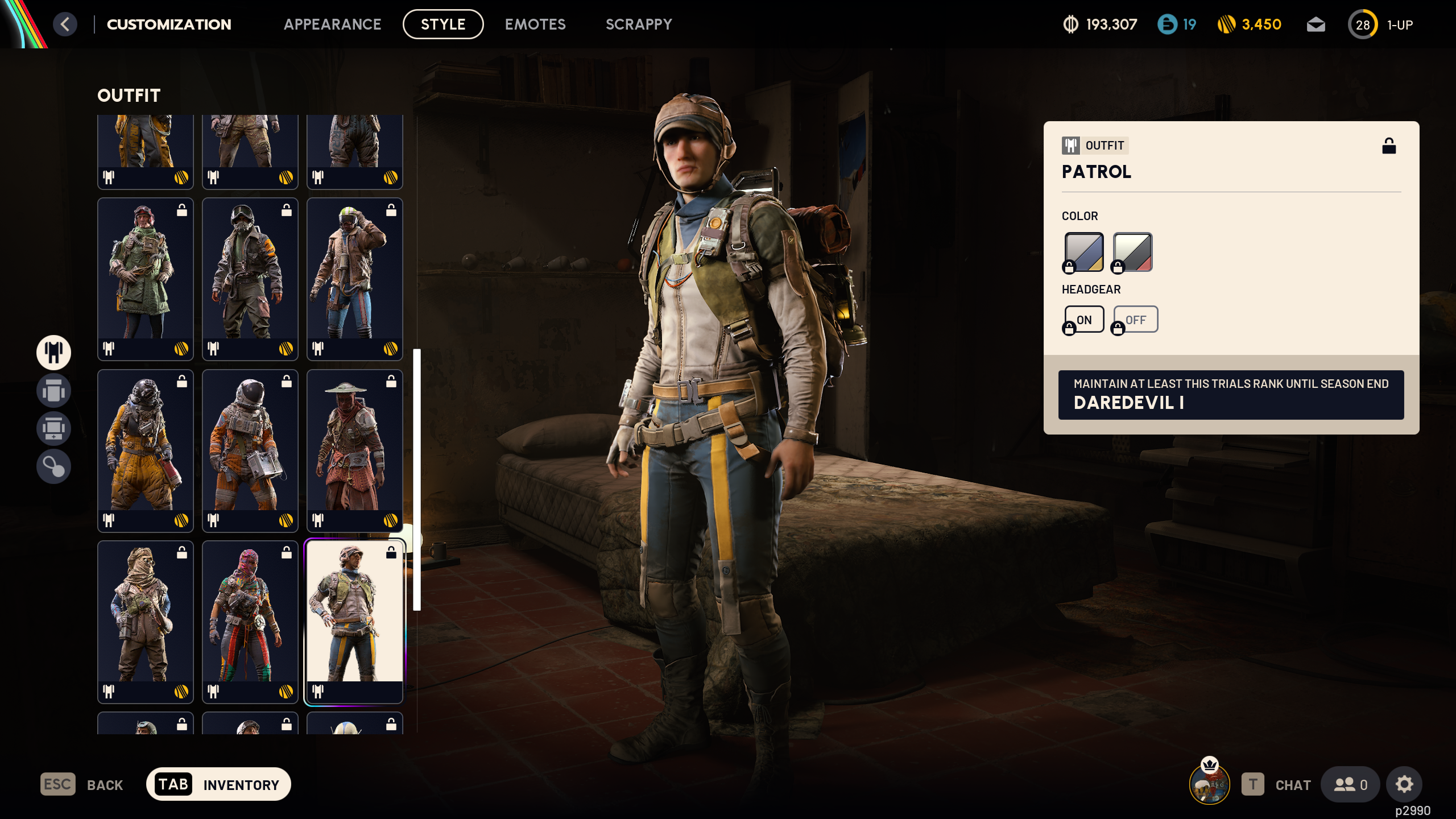
Task: Toggle the lock icon on the Patrol outfit panel
Action: click(x=1390, y=147)
